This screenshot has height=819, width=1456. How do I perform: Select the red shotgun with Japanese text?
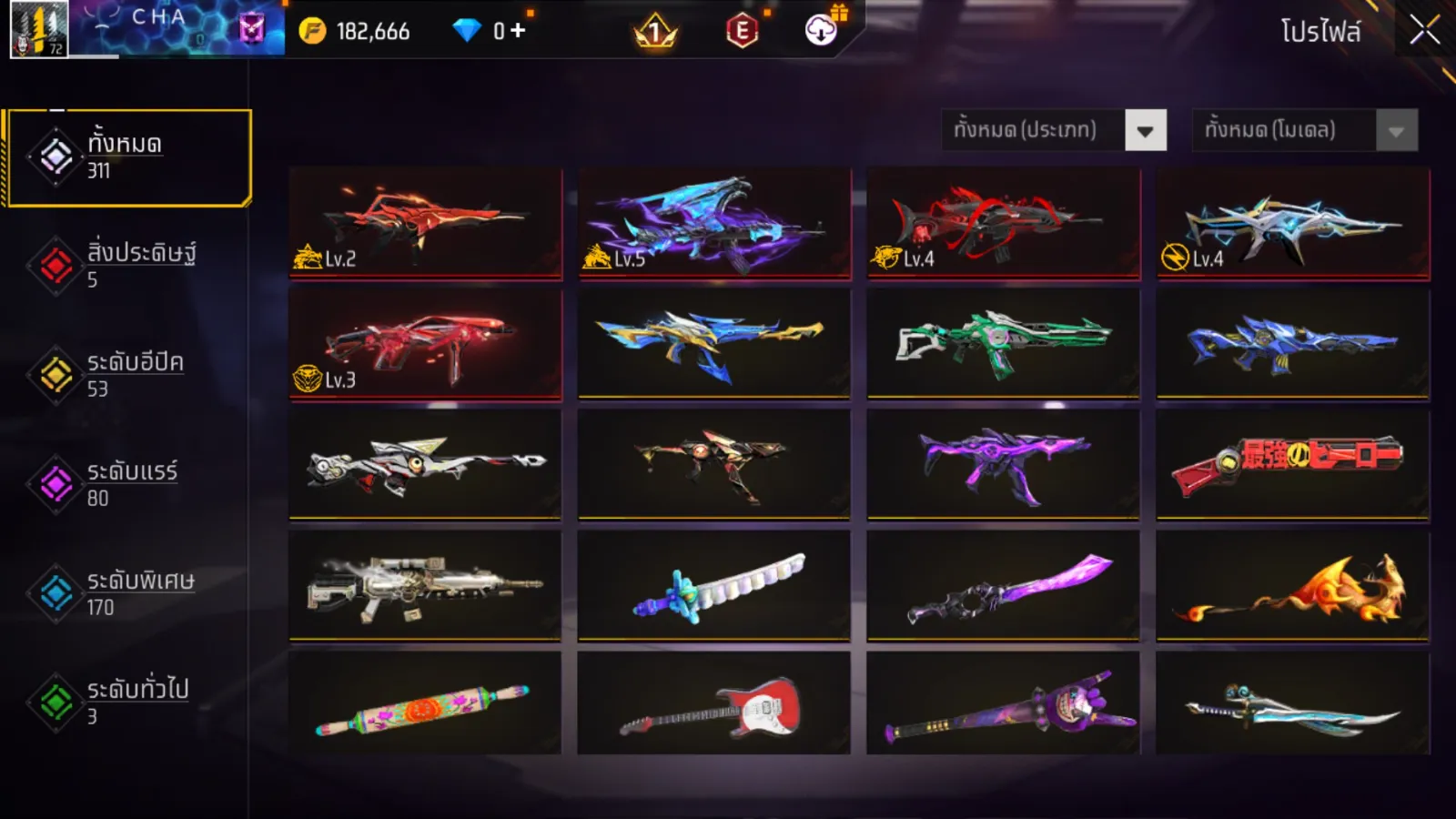pos(1293,464)
